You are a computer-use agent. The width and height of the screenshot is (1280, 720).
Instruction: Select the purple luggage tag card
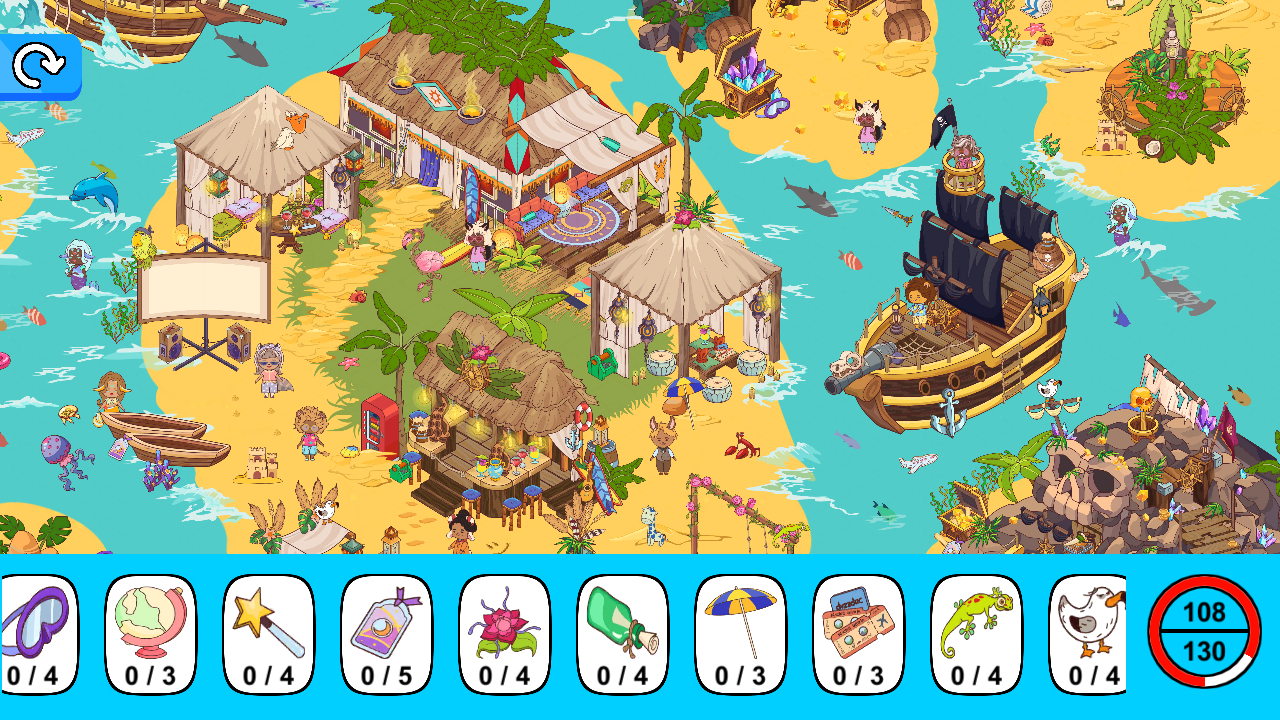click(388, 630)
